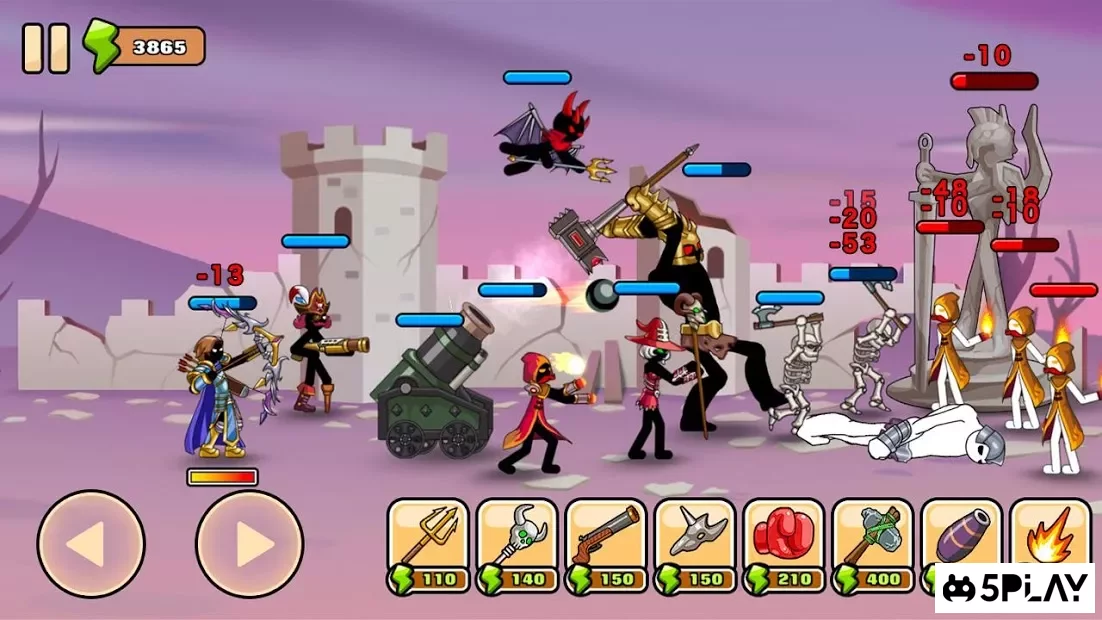
Task: Move hero with the left arrow button
Action: pos(91,544)
